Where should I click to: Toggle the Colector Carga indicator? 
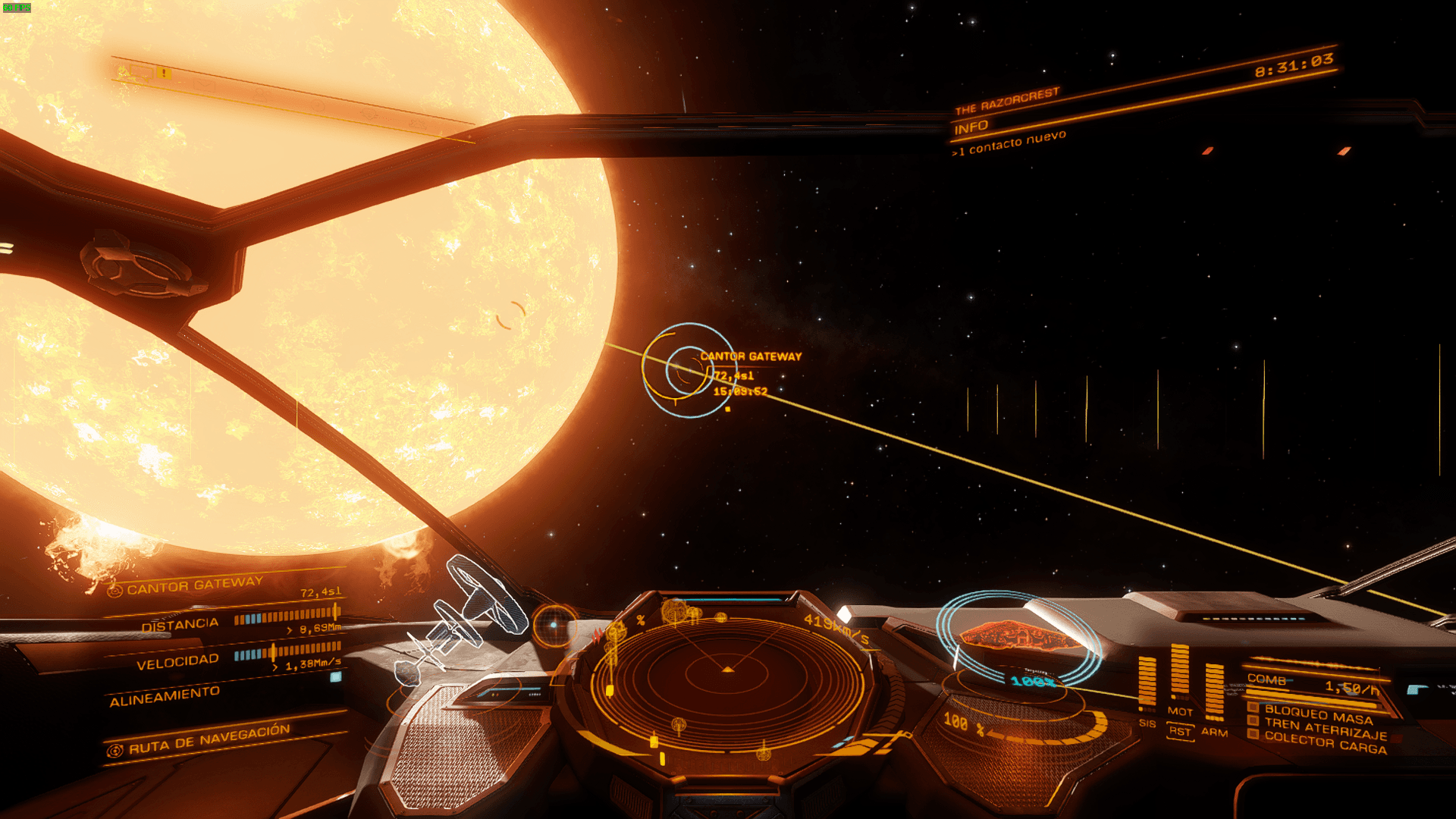[1325, 744]
